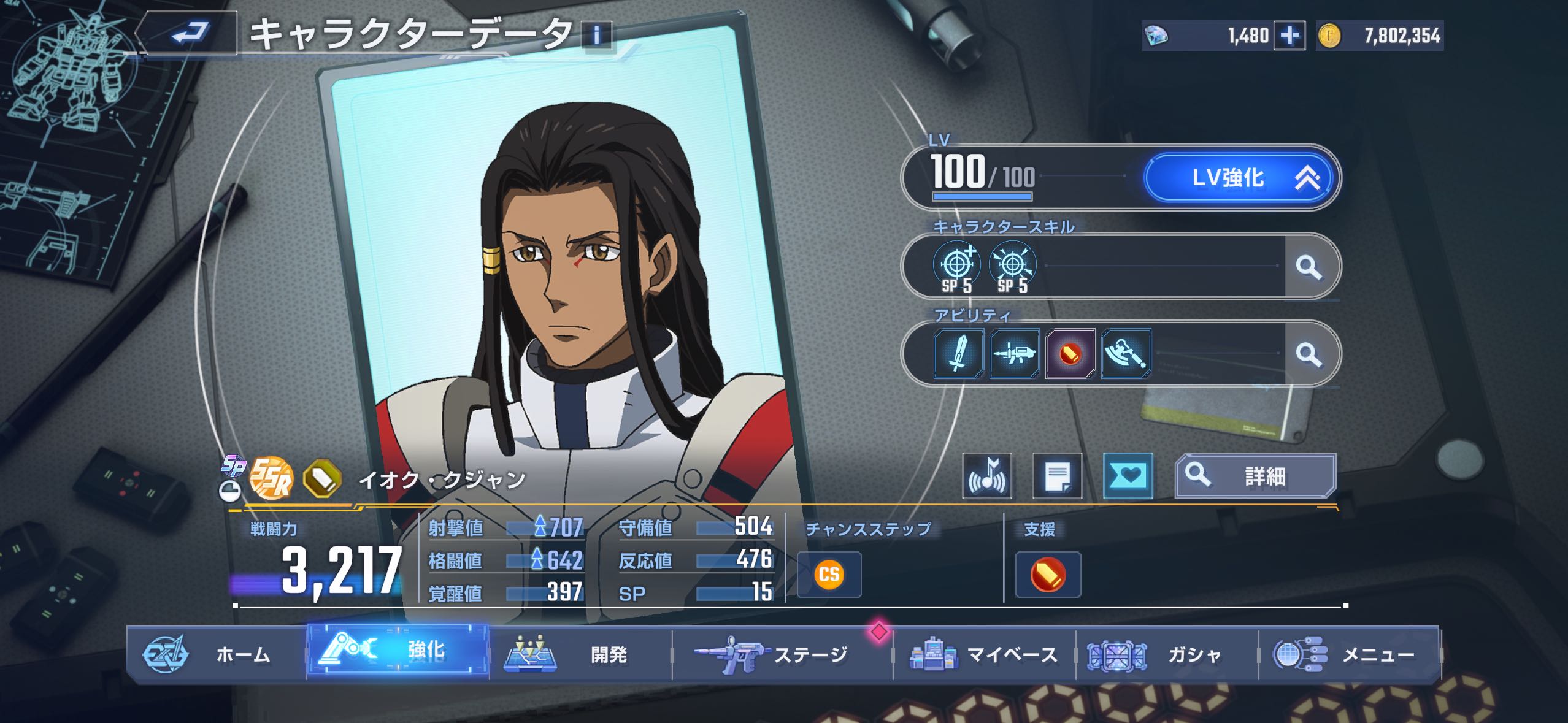
Task: Go to the ホーム home tab
Action: (216, 654)
